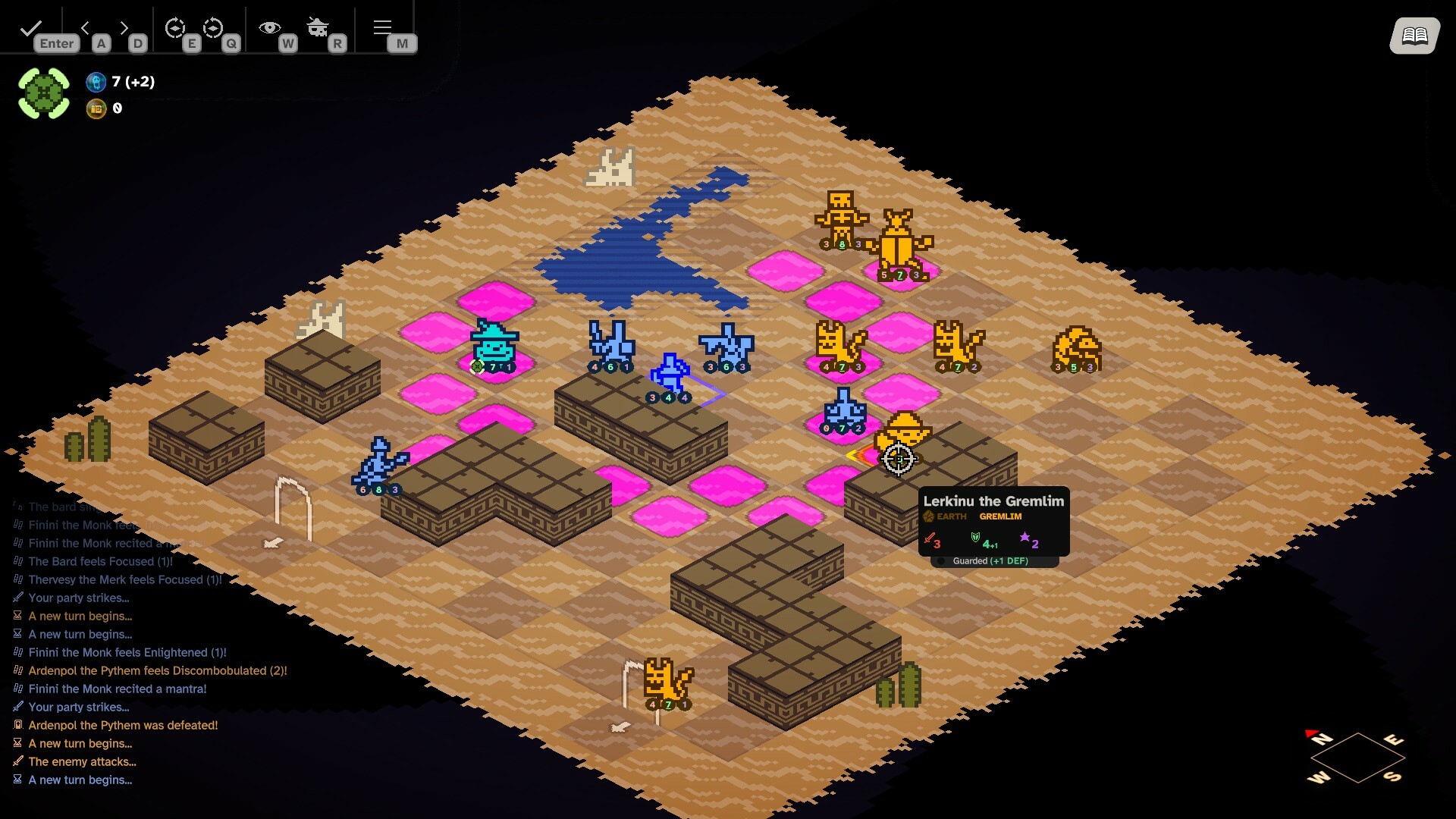Image resolution: width=1456 pixels, height=819 pixels.
Task: Open the journal book icon top right
Action: pos(1415,35)
